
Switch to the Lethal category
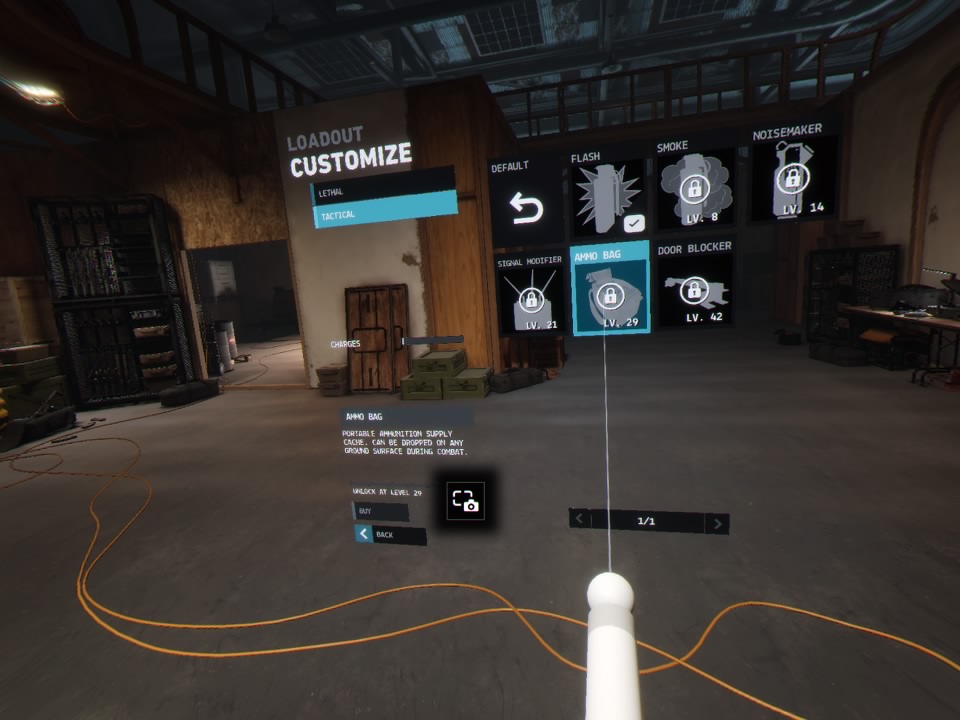381,190
